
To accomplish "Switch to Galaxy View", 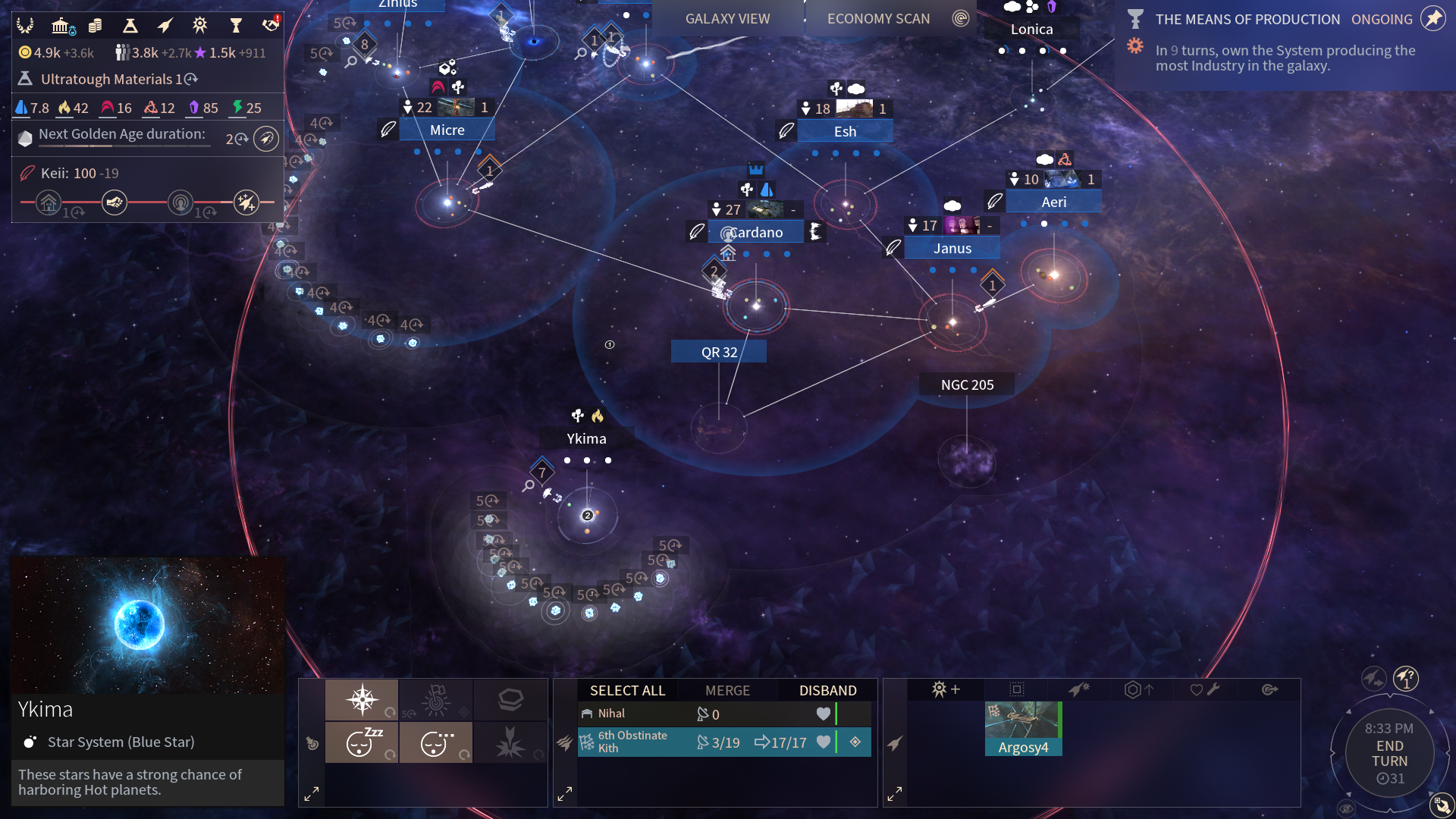I will tap(727, 19).
